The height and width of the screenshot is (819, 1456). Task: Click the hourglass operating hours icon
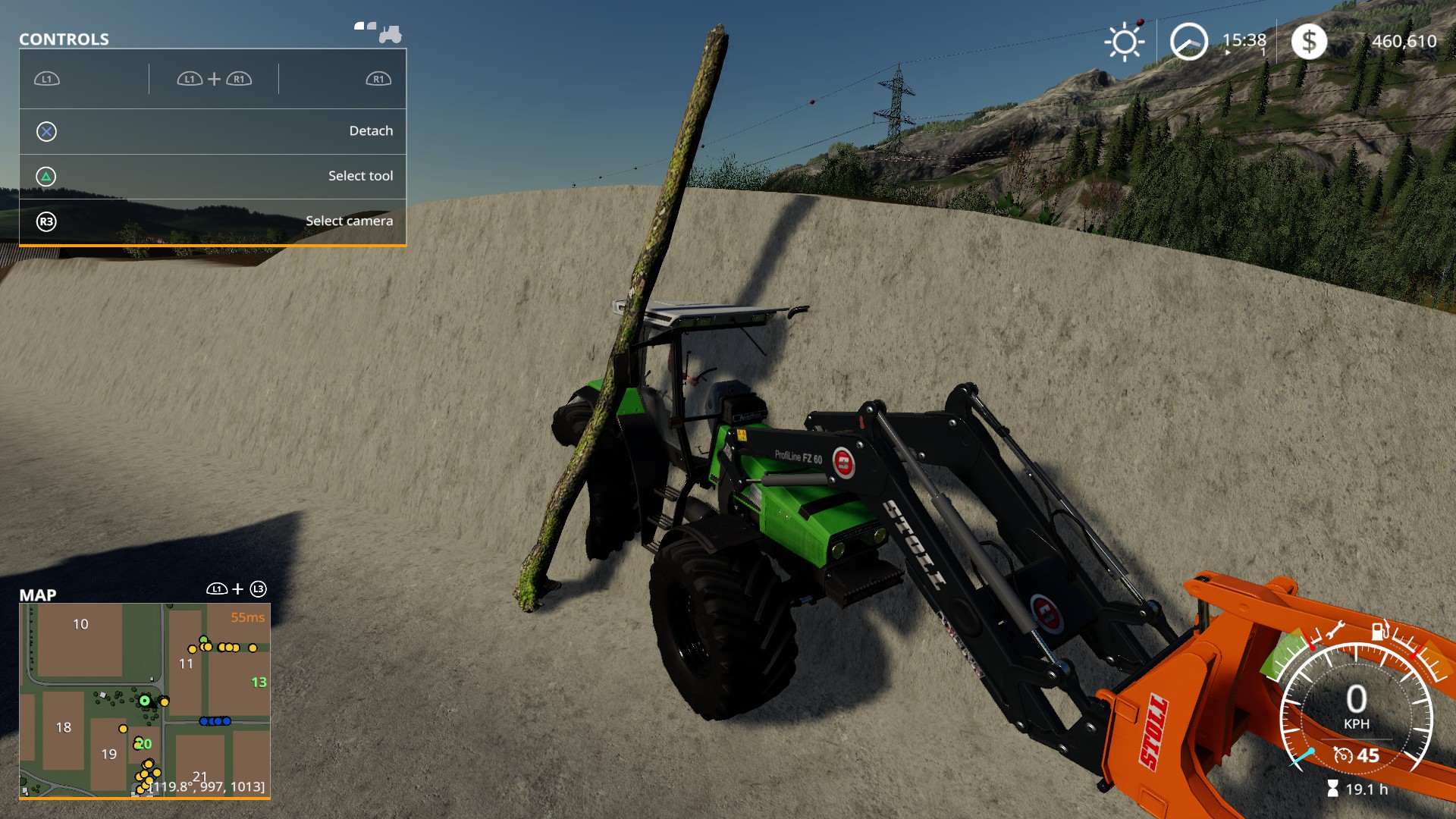click(x=1333, y=788)
